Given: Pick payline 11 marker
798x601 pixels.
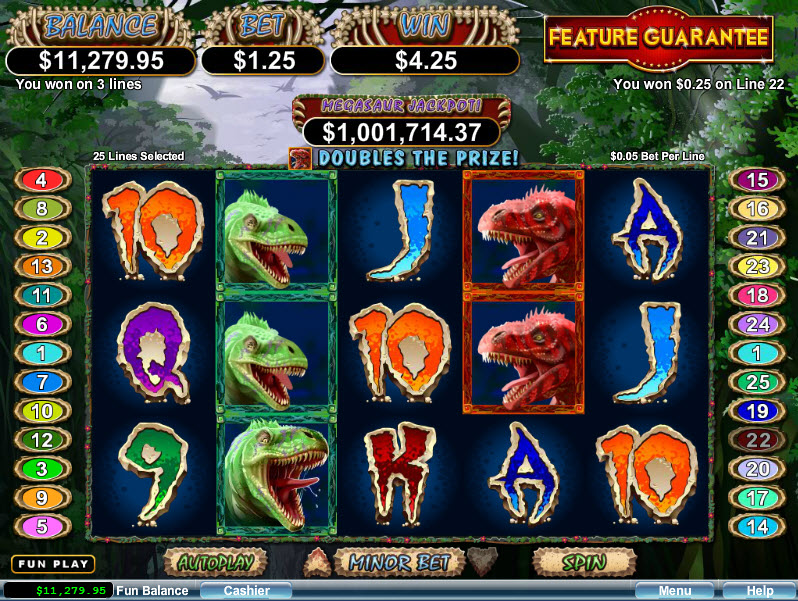Looking at the screenshot, I should pyautogui.click(x=41, y=296).
